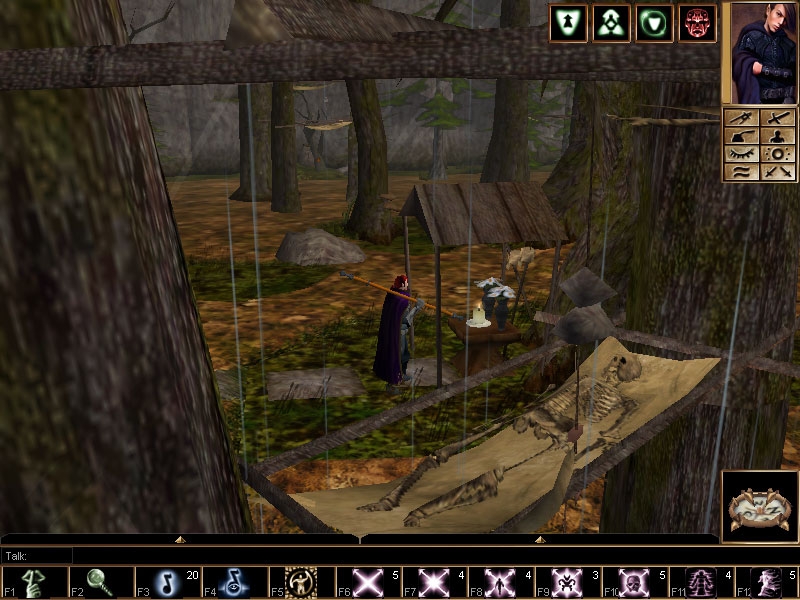Cast the F6 glowing X spell
The width and height of the screenshot is (800, 600).
368,583
